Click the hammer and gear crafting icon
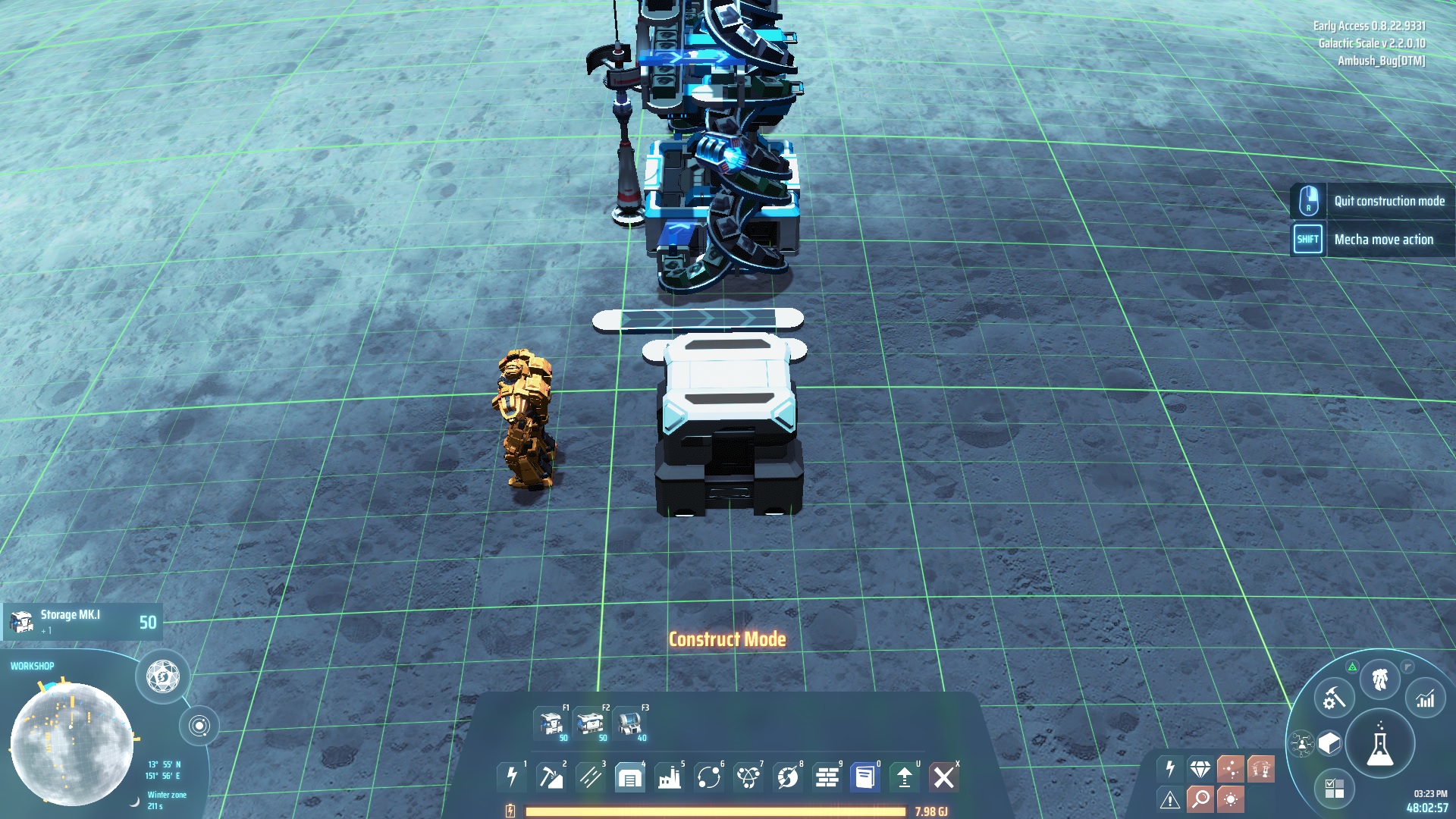This screenshot has height=819, width=1456. tap(1332, 698)
